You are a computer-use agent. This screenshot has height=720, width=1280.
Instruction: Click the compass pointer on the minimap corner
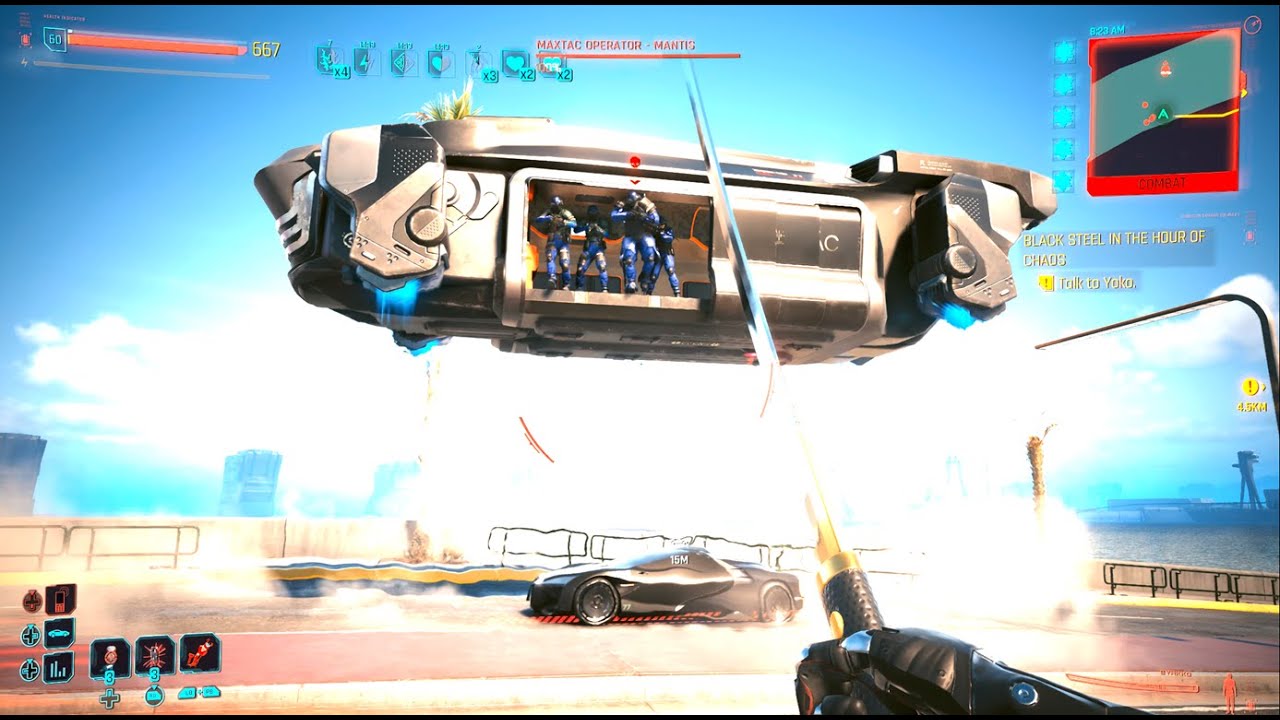pos(1252,26)
